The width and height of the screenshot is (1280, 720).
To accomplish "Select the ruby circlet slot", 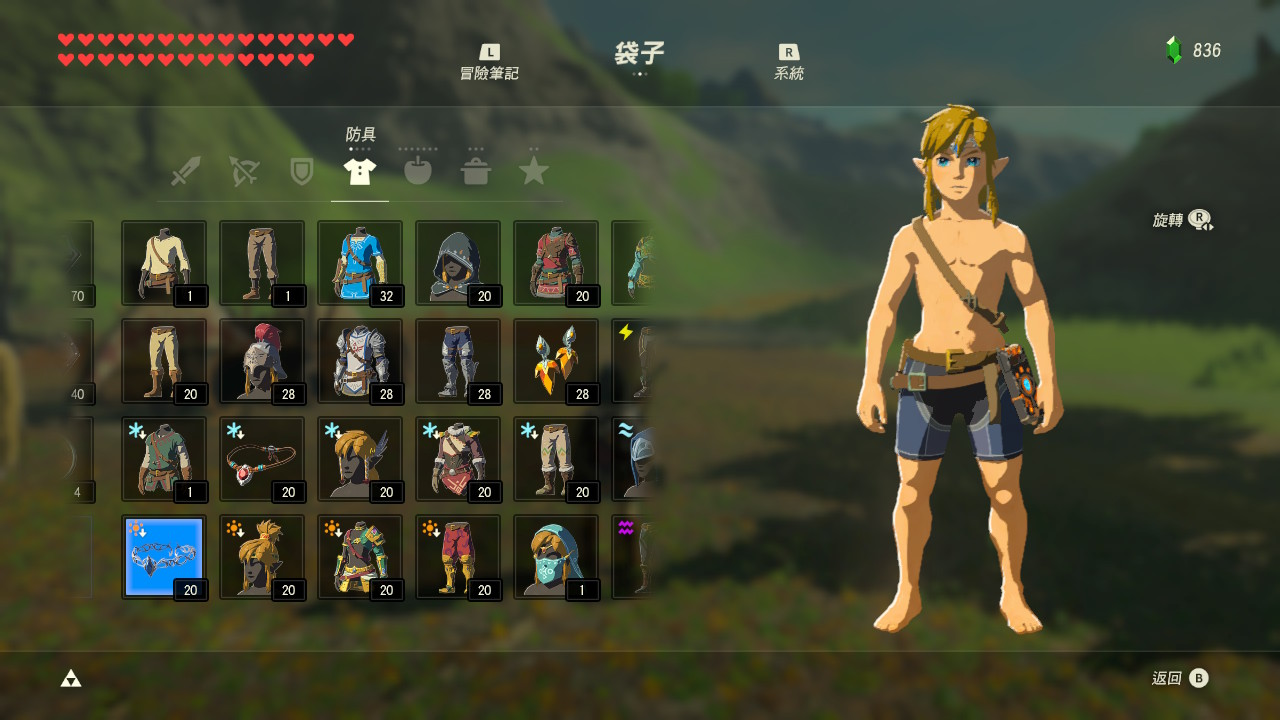I will [x=262, y=459].
